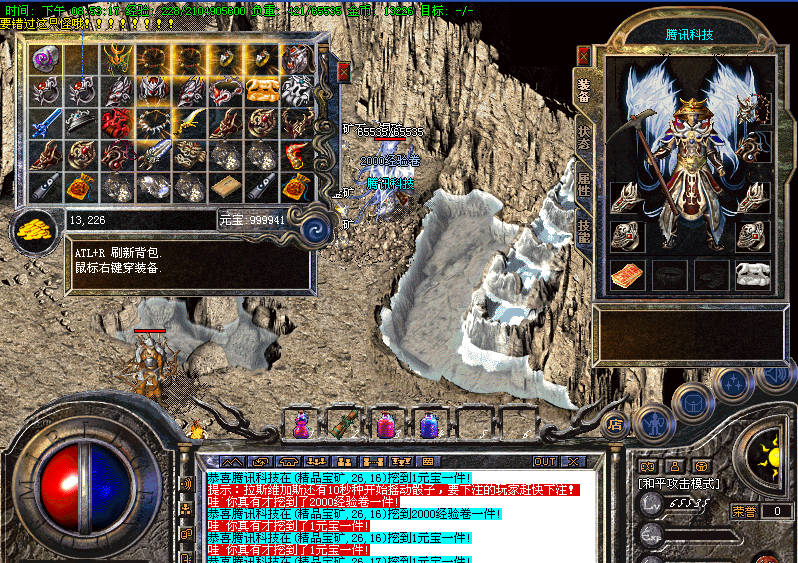Image resolution: width=798 pixels, height=563 pixels.
Task: Select the folded scroll item in the bag
Action: [226, 186]
